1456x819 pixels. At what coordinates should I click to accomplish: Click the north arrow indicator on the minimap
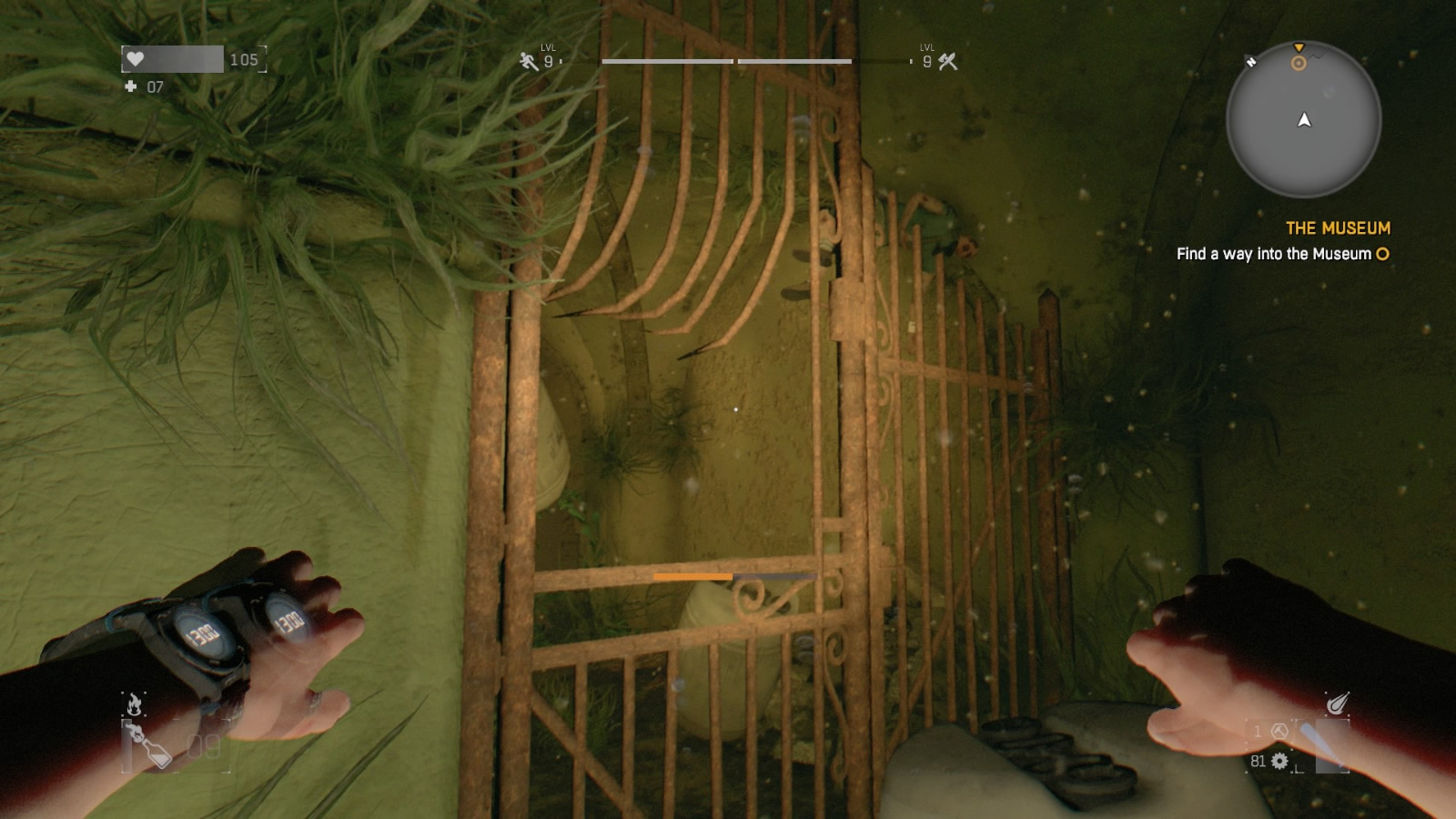coord(1249,64)
